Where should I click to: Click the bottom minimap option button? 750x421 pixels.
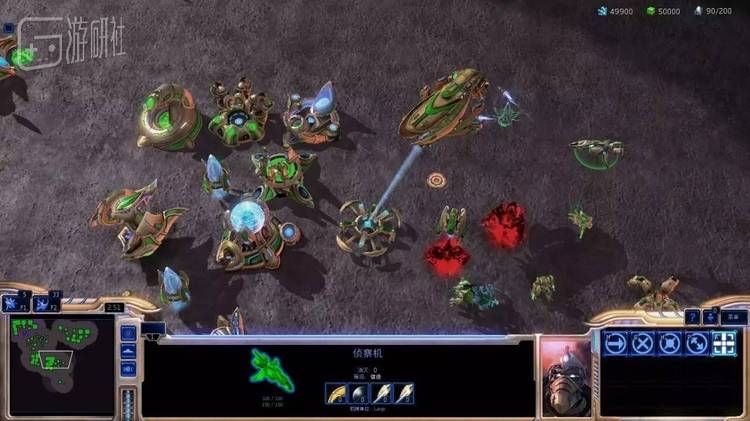click(128, 370)
